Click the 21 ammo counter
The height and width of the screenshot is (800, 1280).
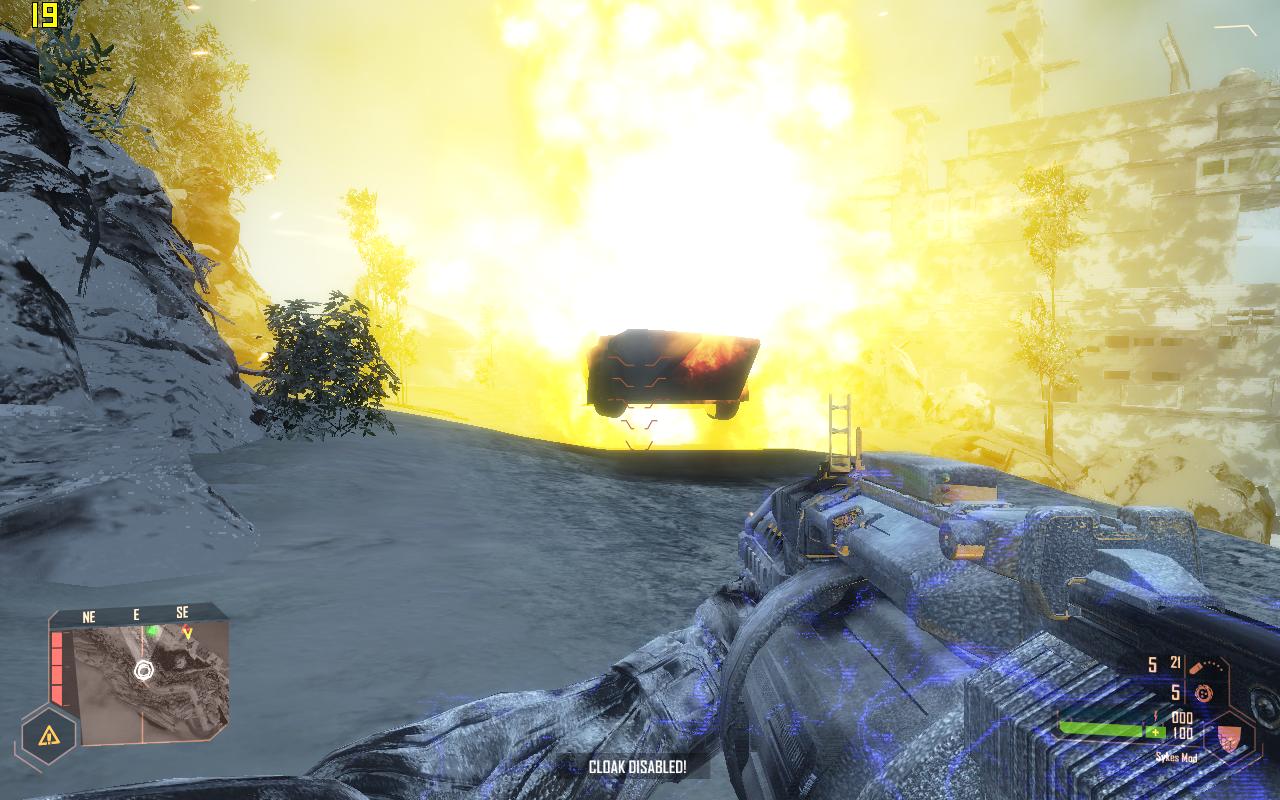click(x=1177, y=663)
